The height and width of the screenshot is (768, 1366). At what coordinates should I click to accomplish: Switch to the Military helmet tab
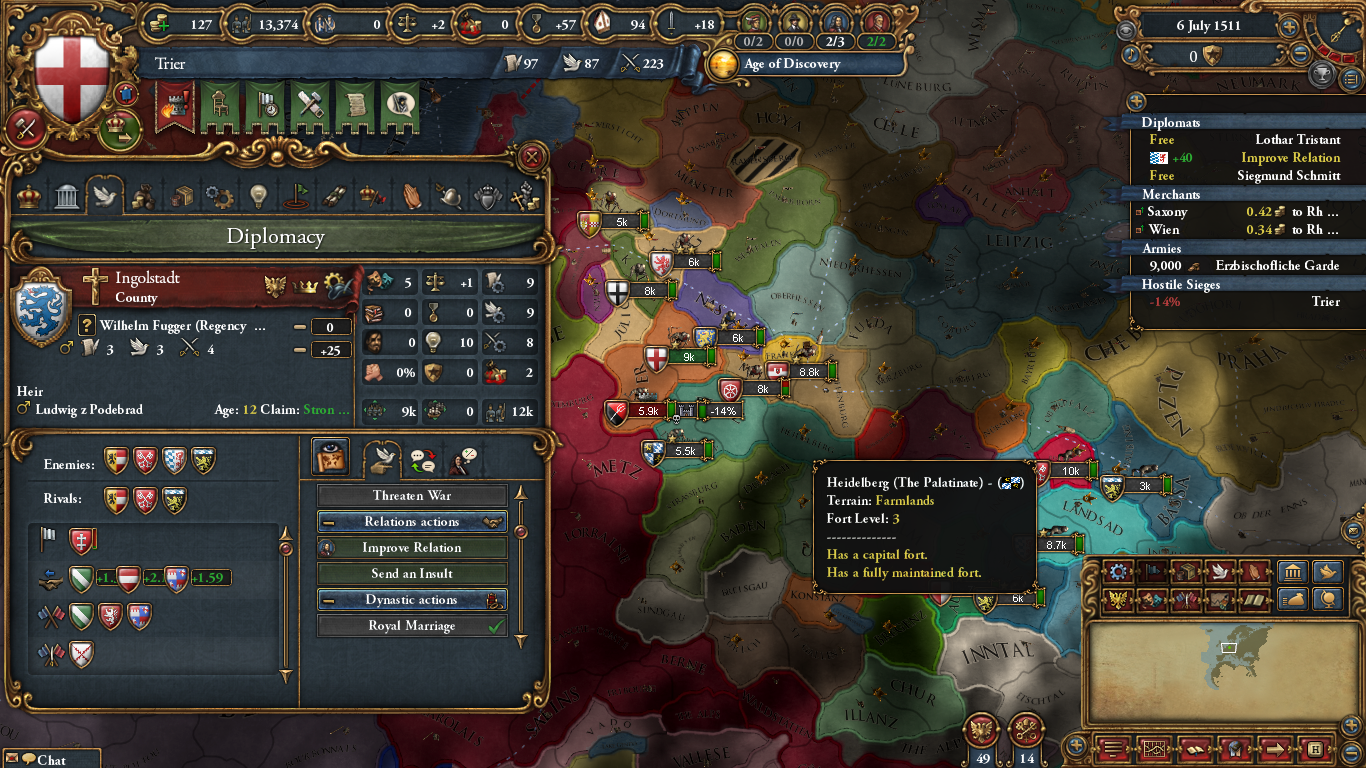[x=450, y=196]
